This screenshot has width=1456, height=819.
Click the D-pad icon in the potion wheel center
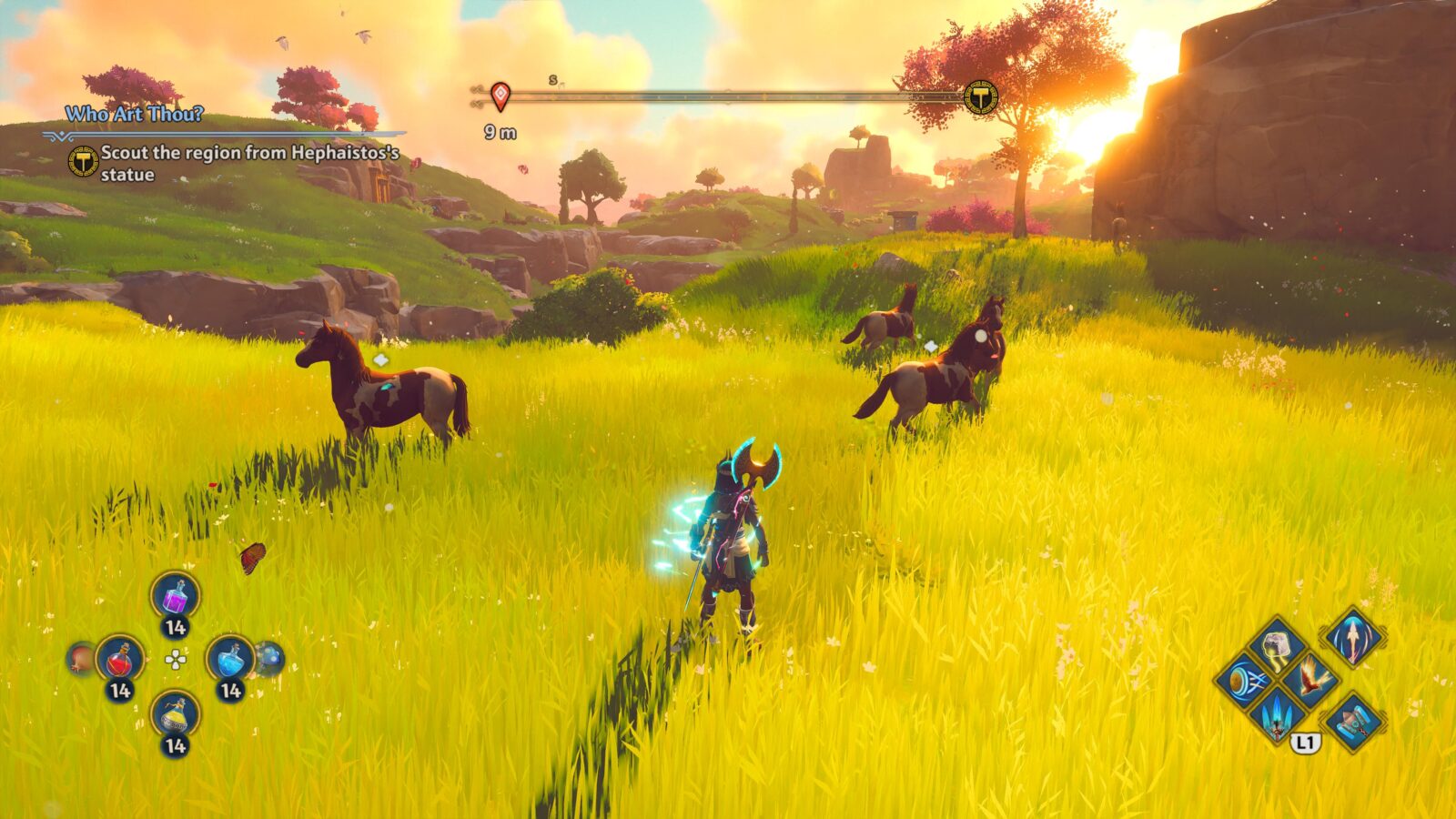175,660
